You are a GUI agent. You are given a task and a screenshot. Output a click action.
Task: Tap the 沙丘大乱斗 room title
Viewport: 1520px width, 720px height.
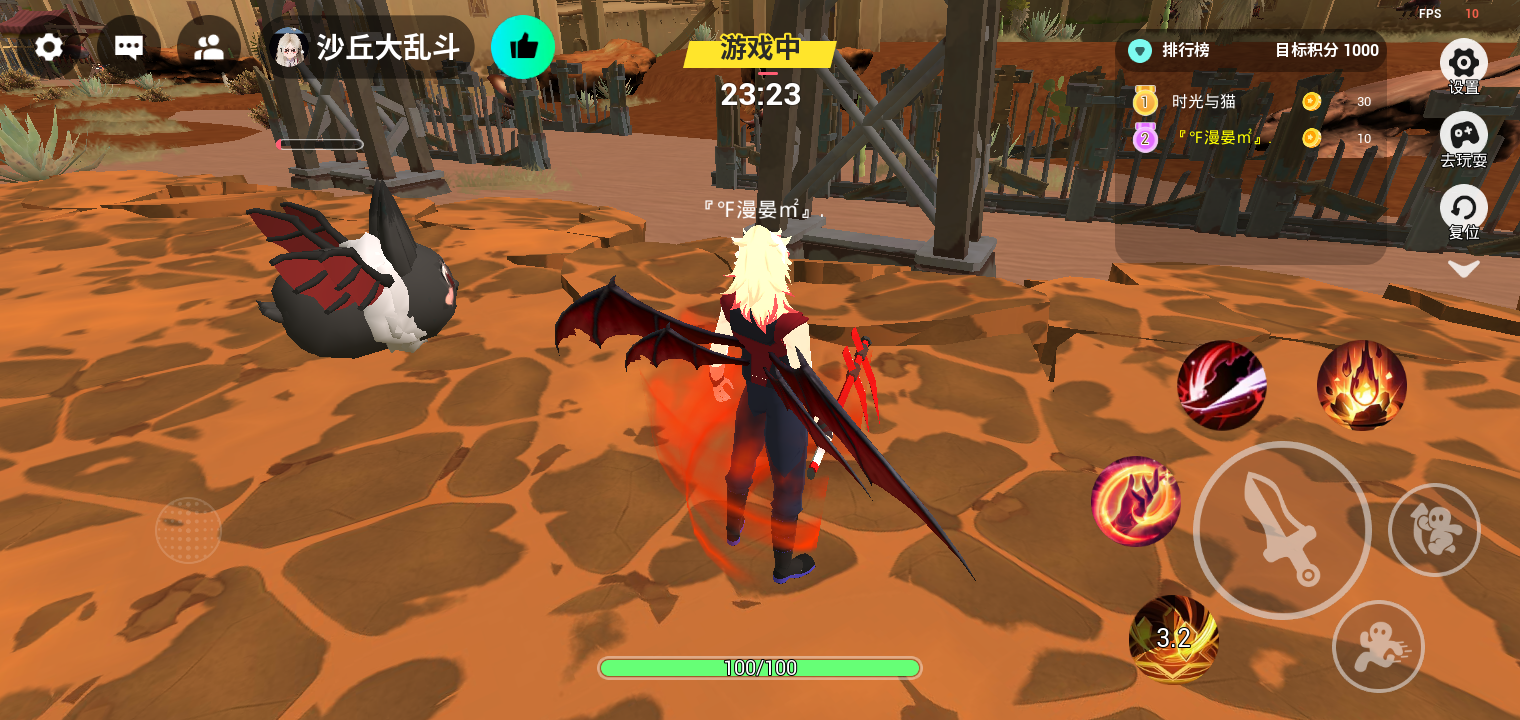[x=388, y=47]
